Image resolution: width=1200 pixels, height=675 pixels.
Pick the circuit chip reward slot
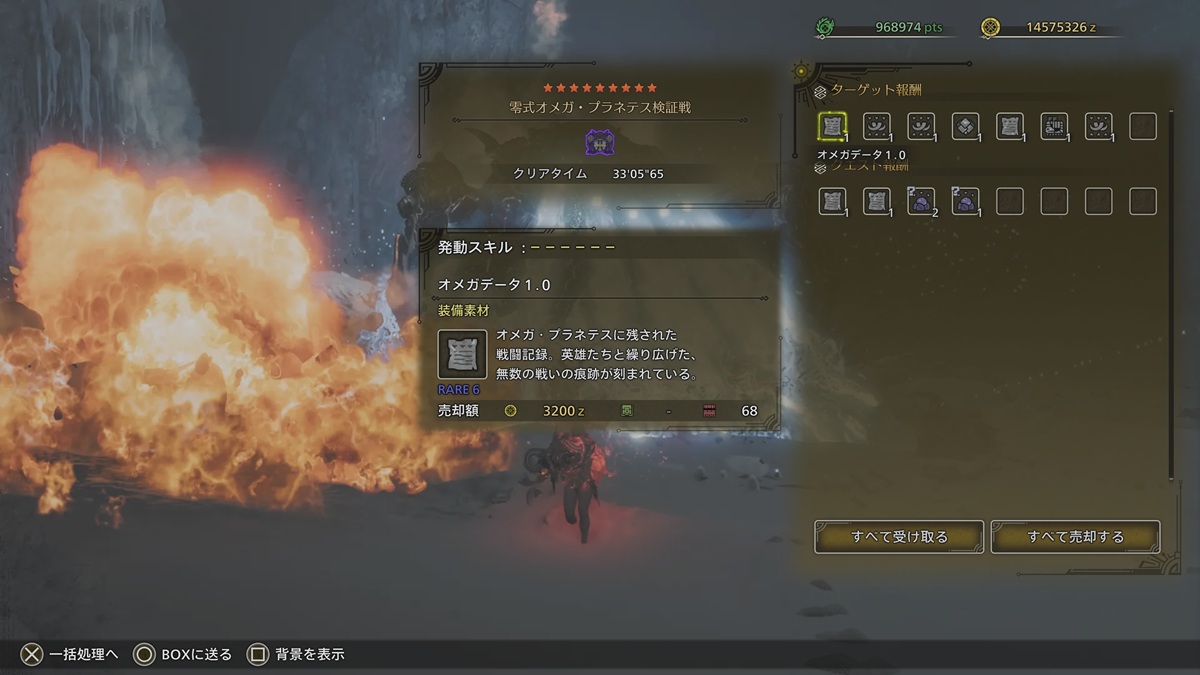point(1054,126)
